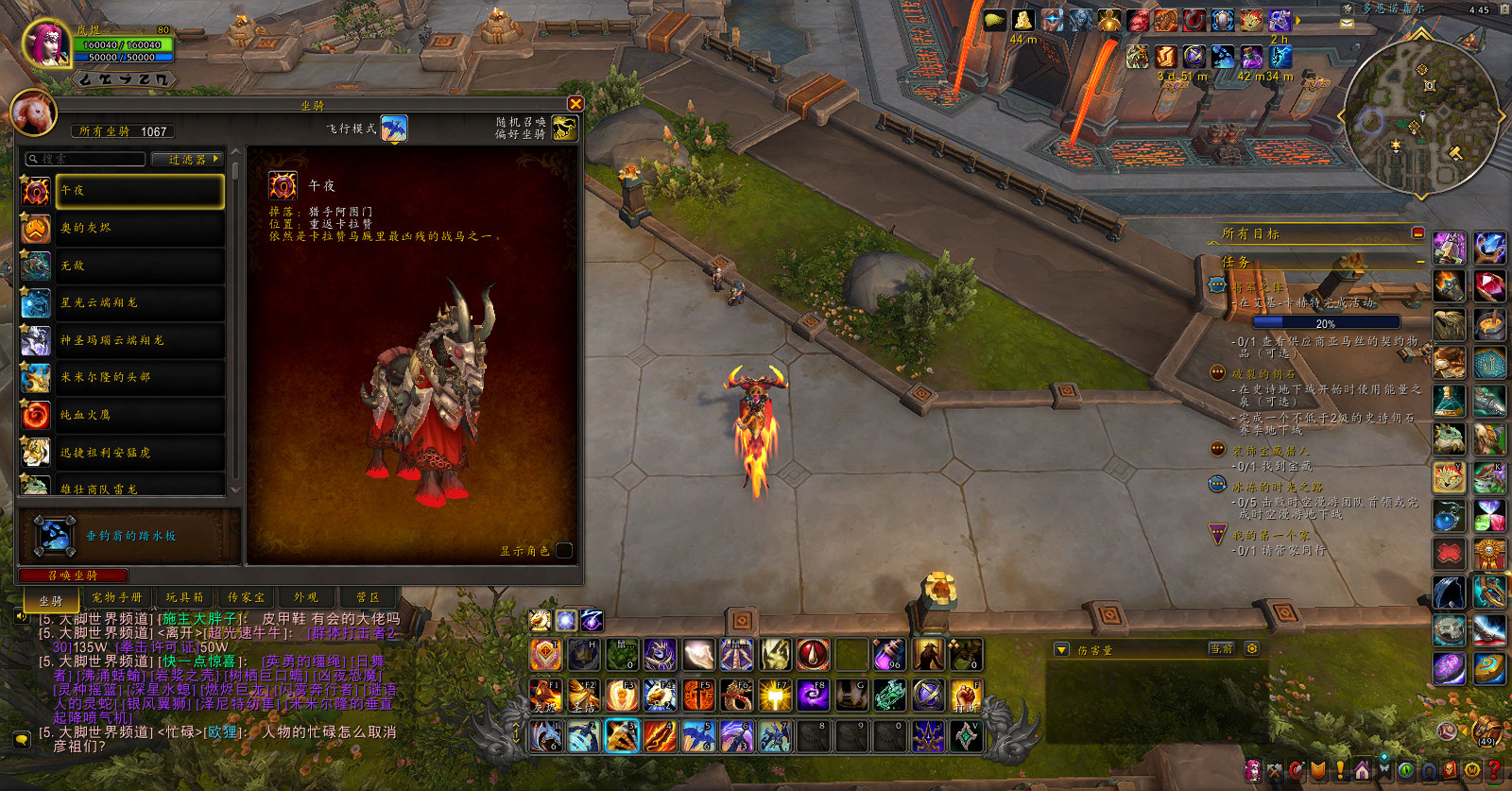Screen dimensions: 1512x791
Task: Toggle the 飞行模式 flight mode icon
Action: tap(394, 128)
